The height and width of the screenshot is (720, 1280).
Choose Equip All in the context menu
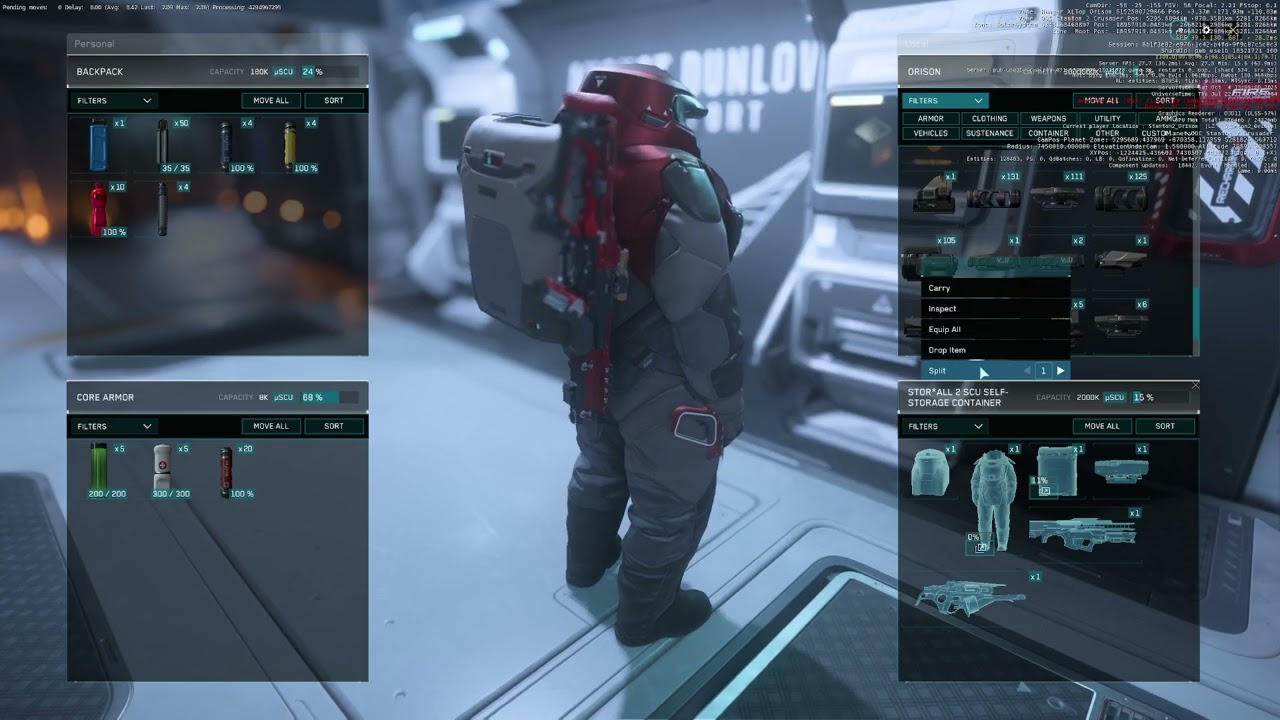click(x=945, y=329)
